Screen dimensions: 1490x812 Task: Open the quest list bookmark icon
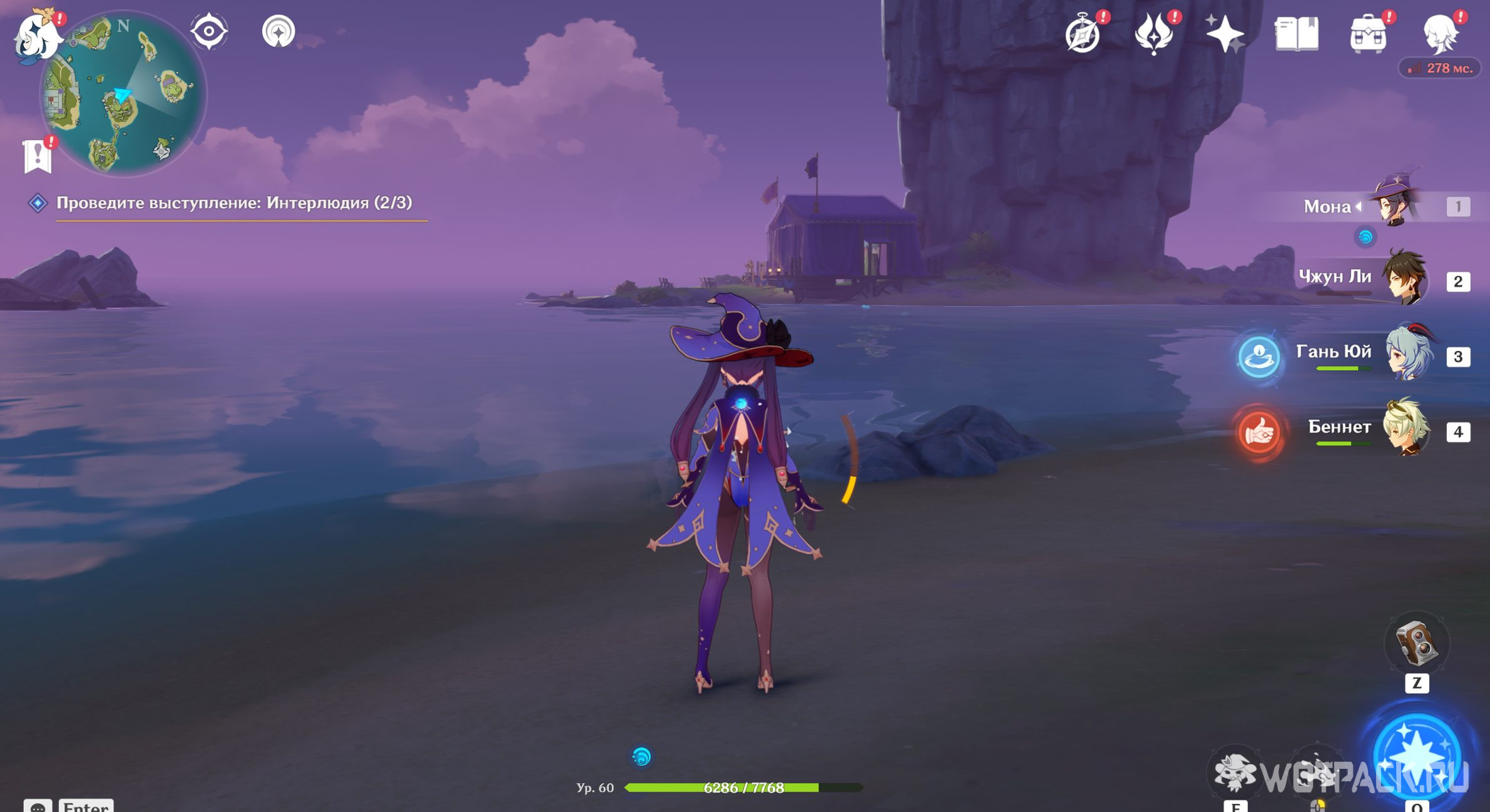pyautogui.click(x=38, y=155)
